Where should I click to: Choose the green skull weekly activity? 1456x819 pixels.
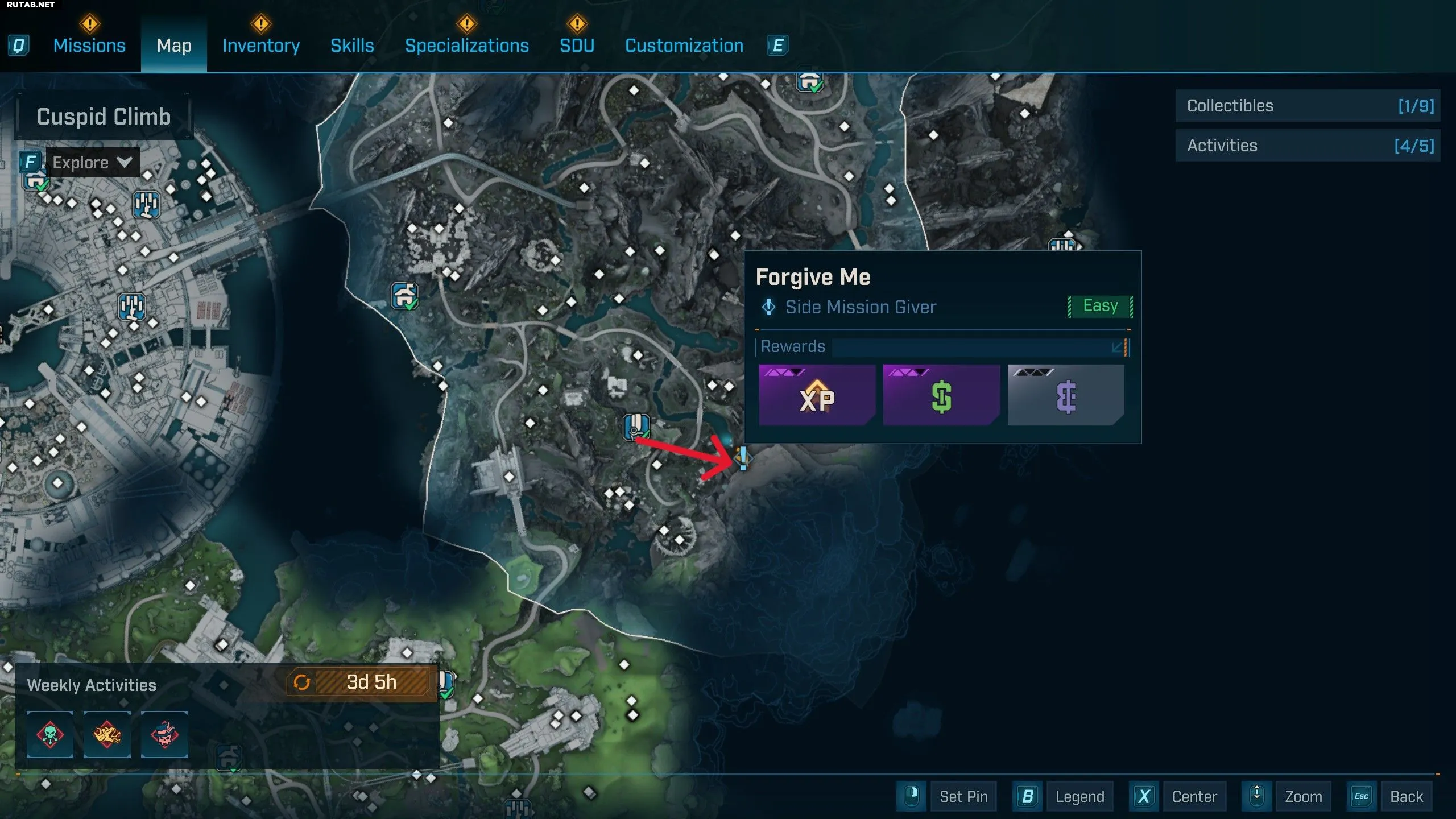tap(50, 734)
